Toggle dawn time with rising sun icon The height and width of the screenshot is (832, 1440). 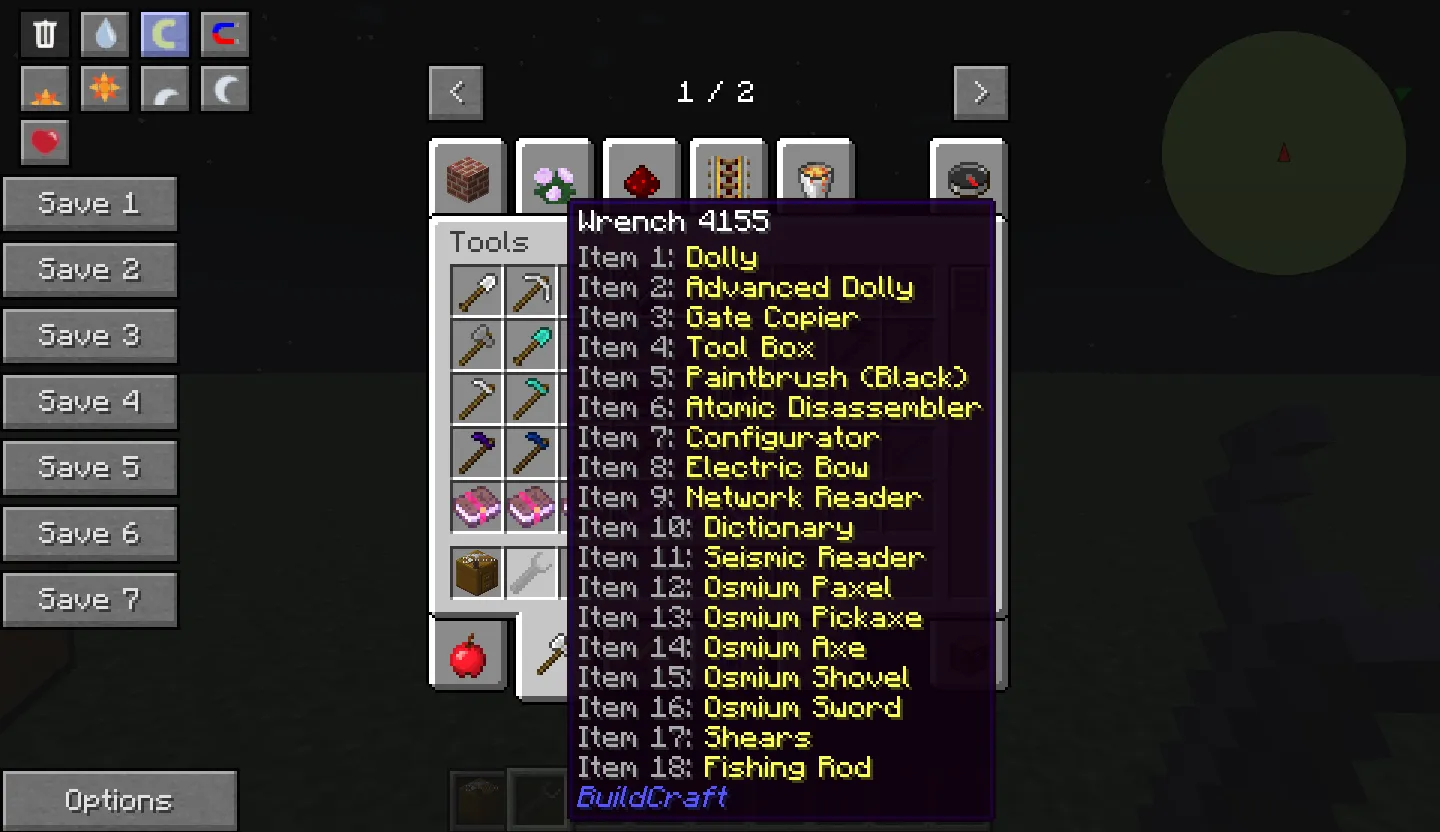point(44,89)
